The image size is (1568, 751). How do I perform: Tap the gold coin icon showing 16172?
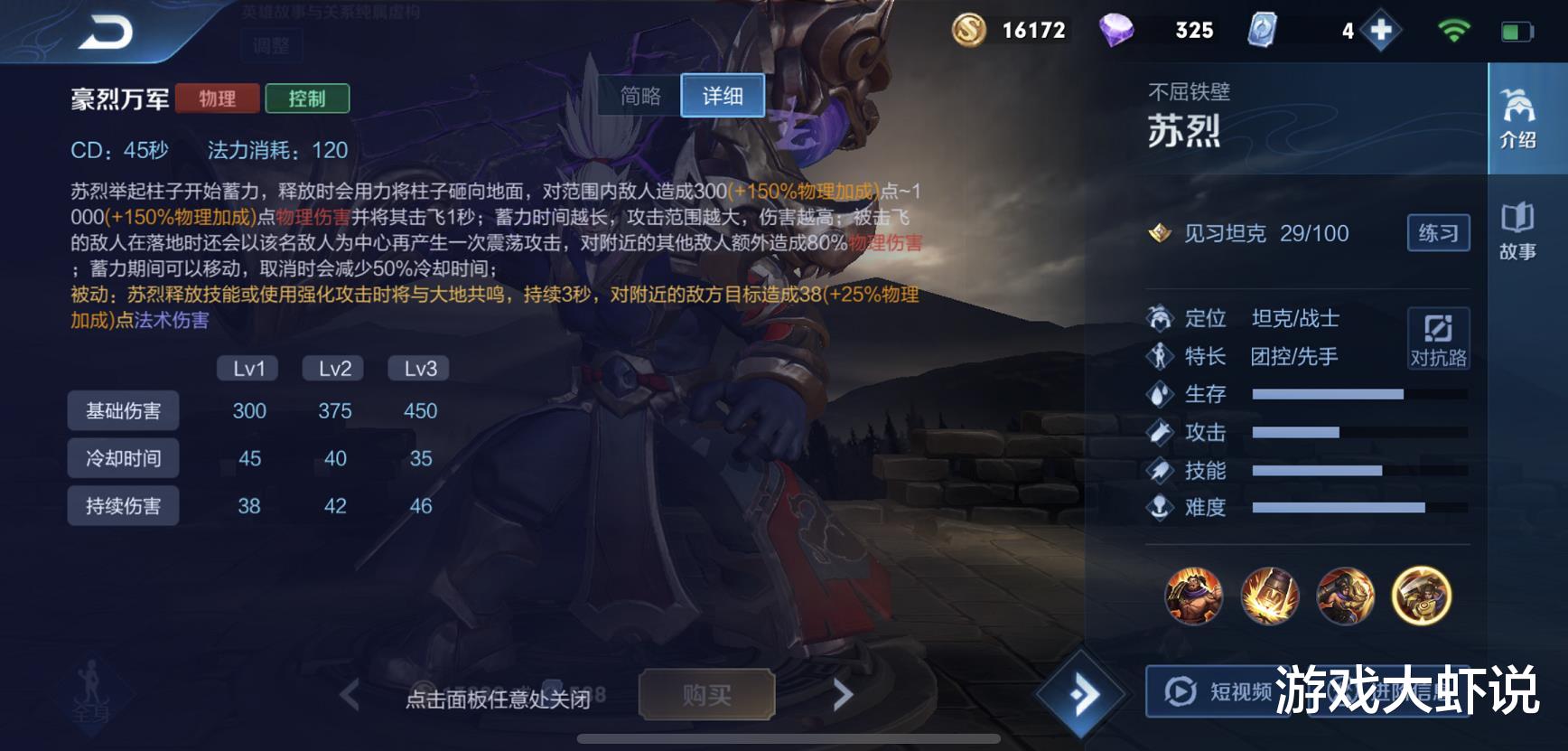point(969,30)
